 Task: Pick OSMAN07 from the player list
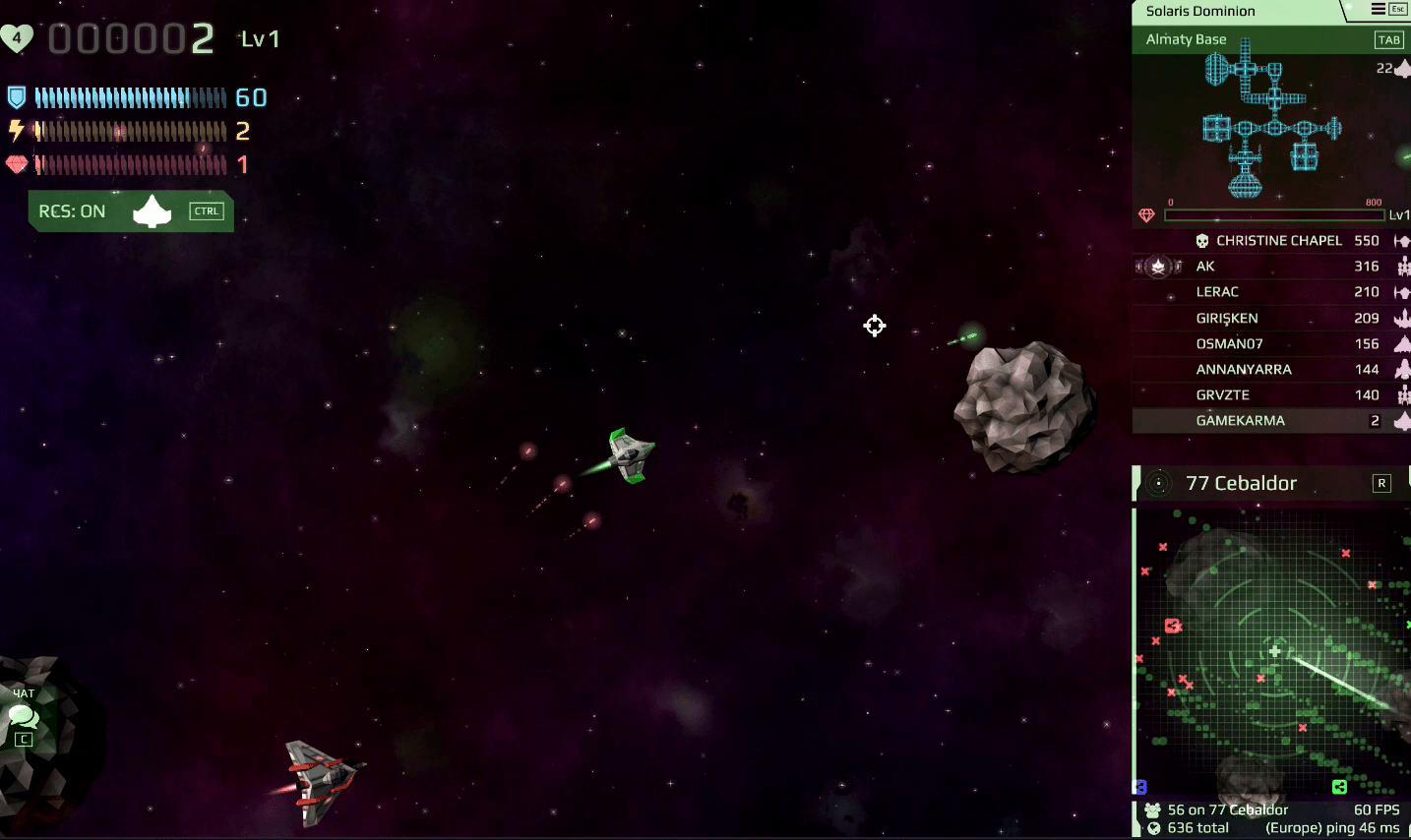tap(1229, 343)
